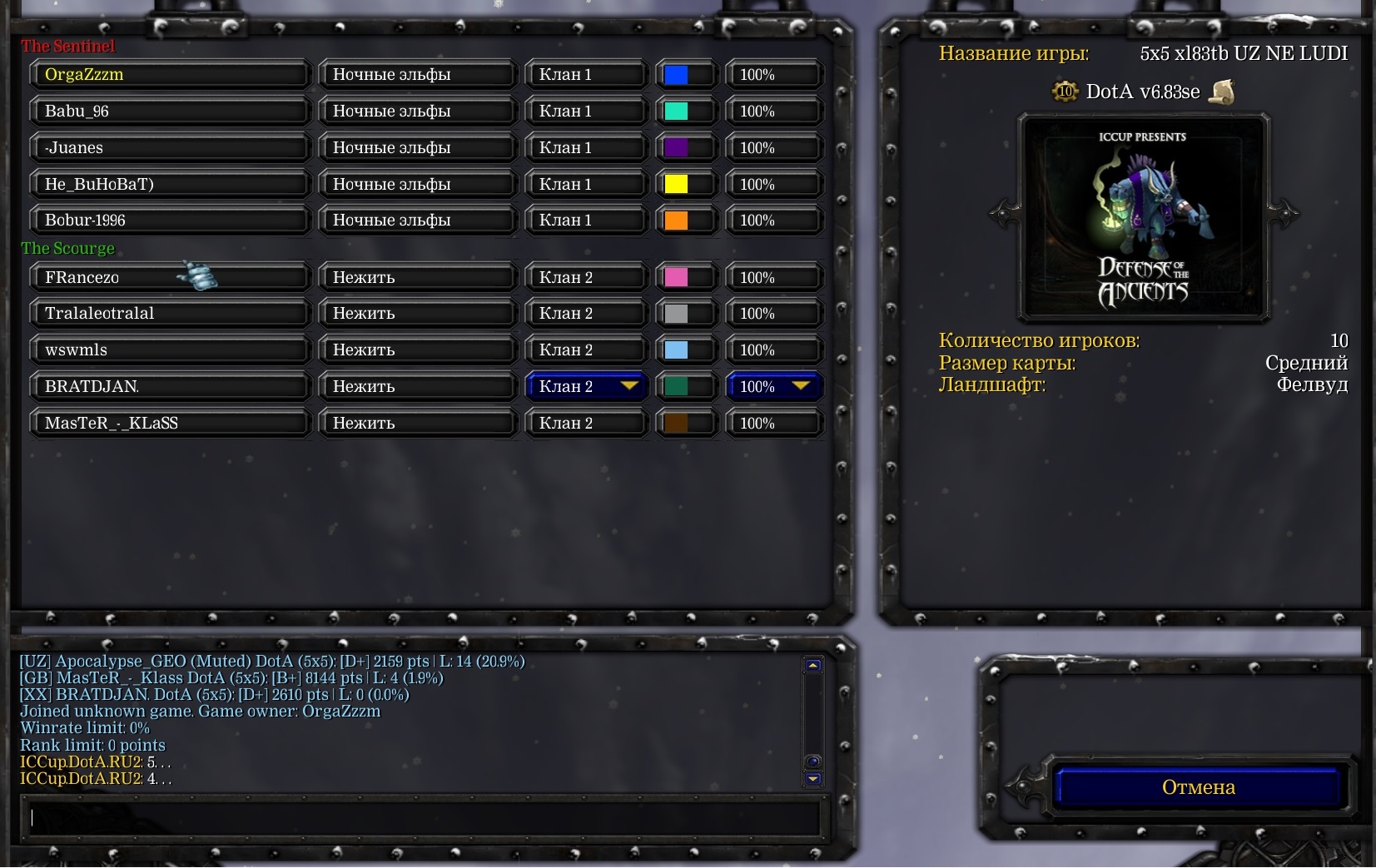Click the Defense of the Ancients map preview
Viewport: 1376px width, 868px height.
(x=1143, y=218)
